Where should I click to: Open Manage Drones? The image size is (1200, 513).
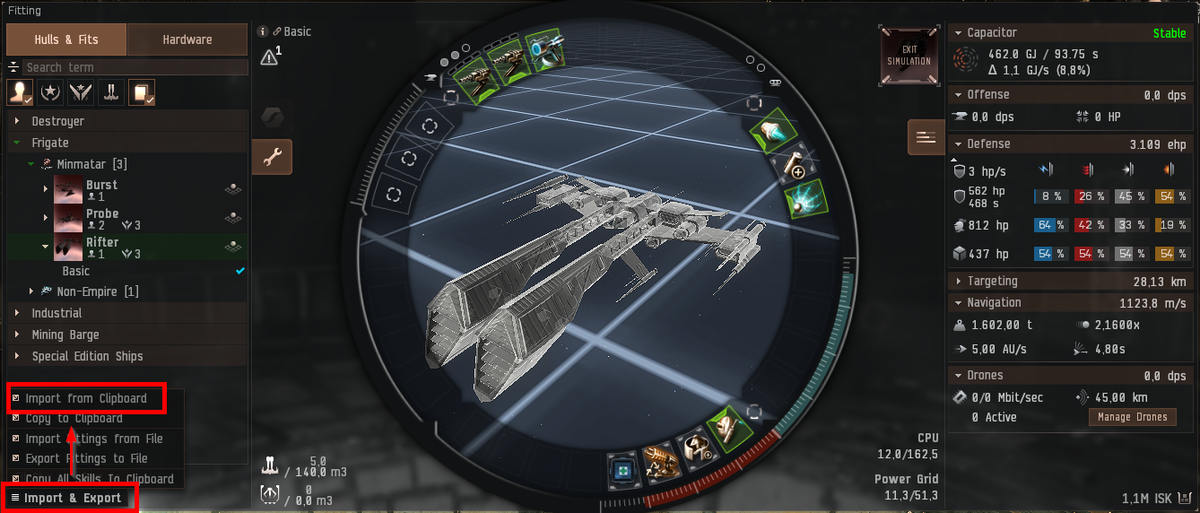1132,417
